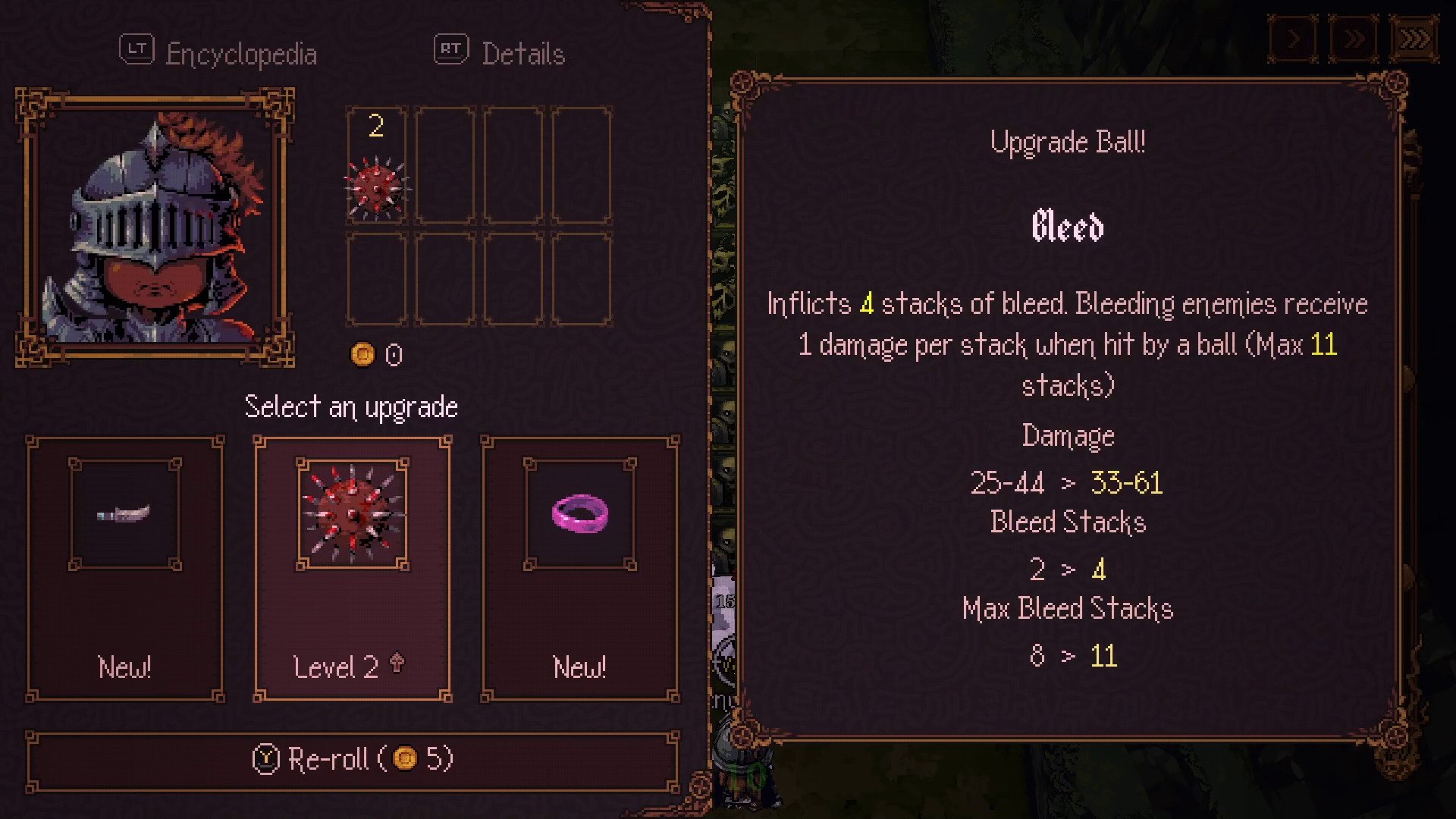
Task: Select the Bleed ball Level 2 upgrade
Action: [x=353, y=569]
